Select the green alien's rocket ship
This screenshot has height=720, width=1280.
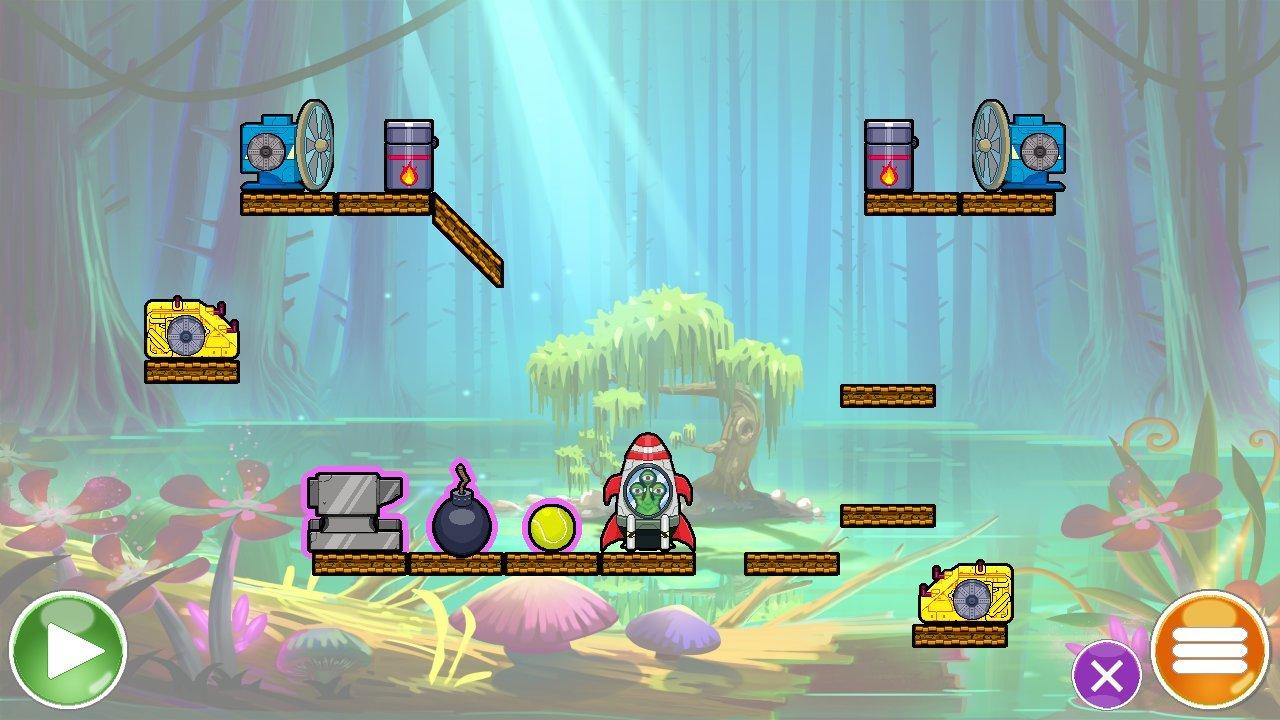pyautogui.click(x=648, y=495)
